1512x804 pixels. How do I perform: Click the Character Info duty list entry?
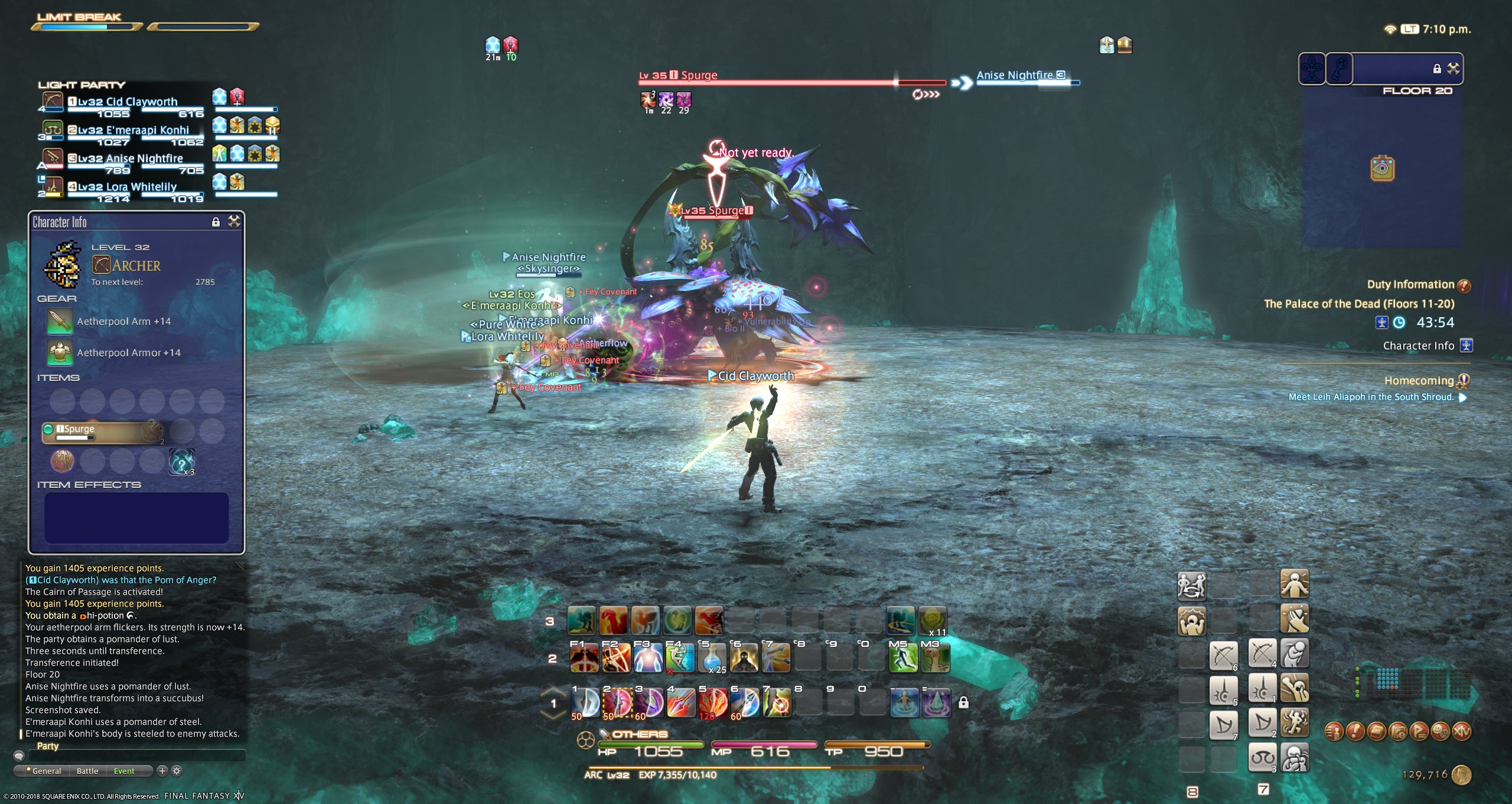(x=1419, y=346)
